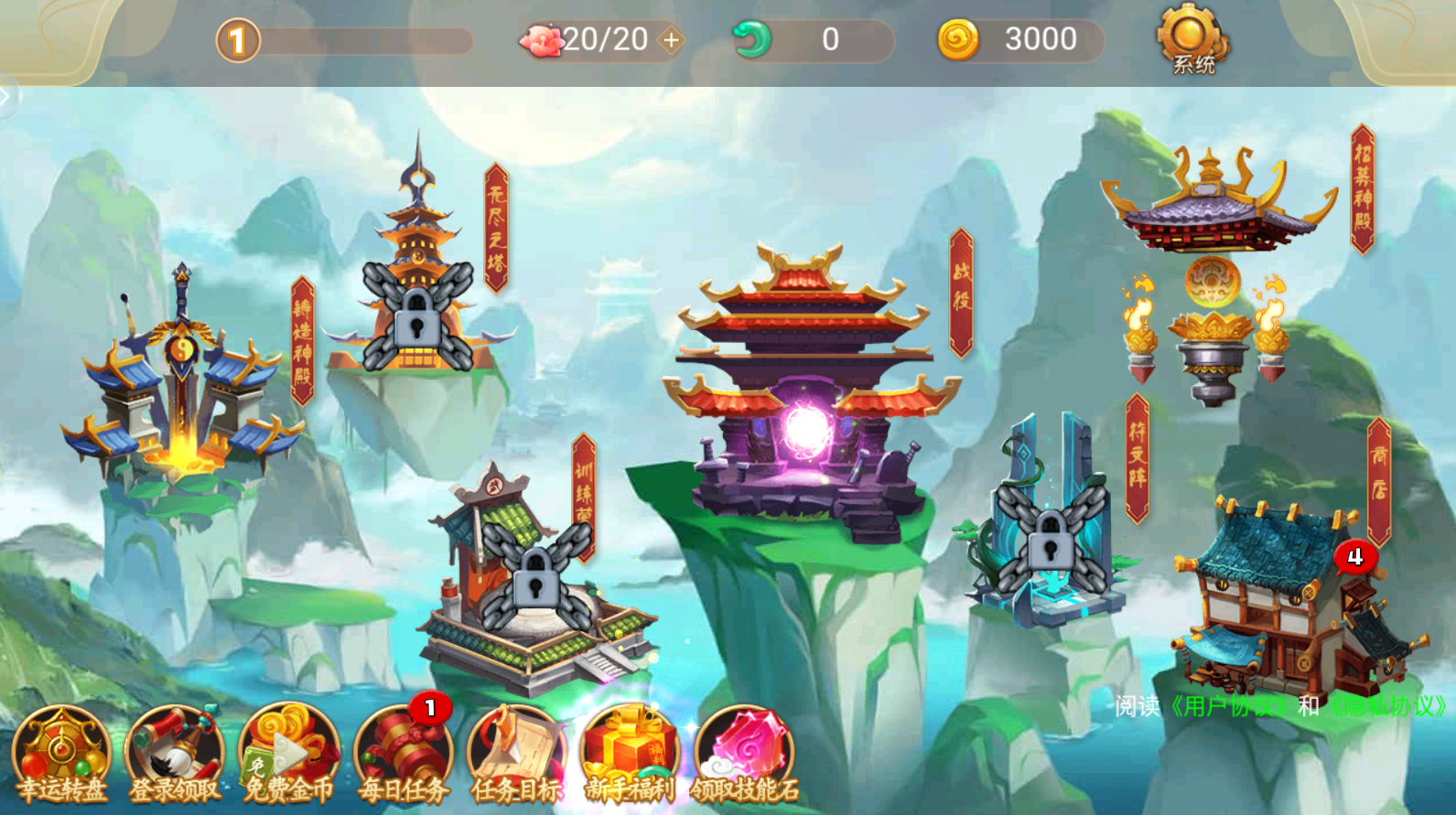The width and height of the screenshot is (1456, 815).
Task: Add stamina with the plus button
Action: point(672,40)
